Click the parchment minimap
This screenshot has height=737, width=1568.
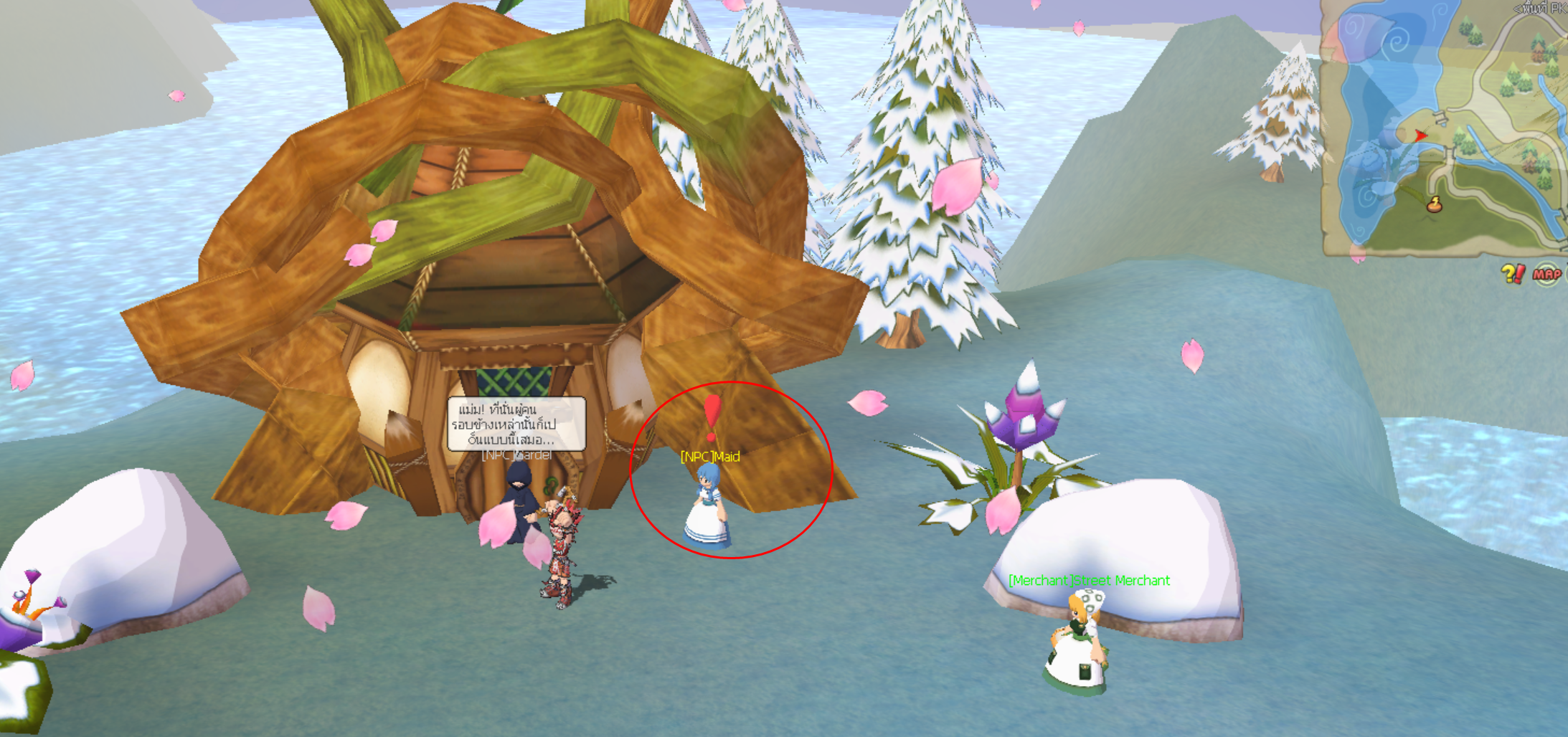pyautogui.click(x=1443, y=128)
